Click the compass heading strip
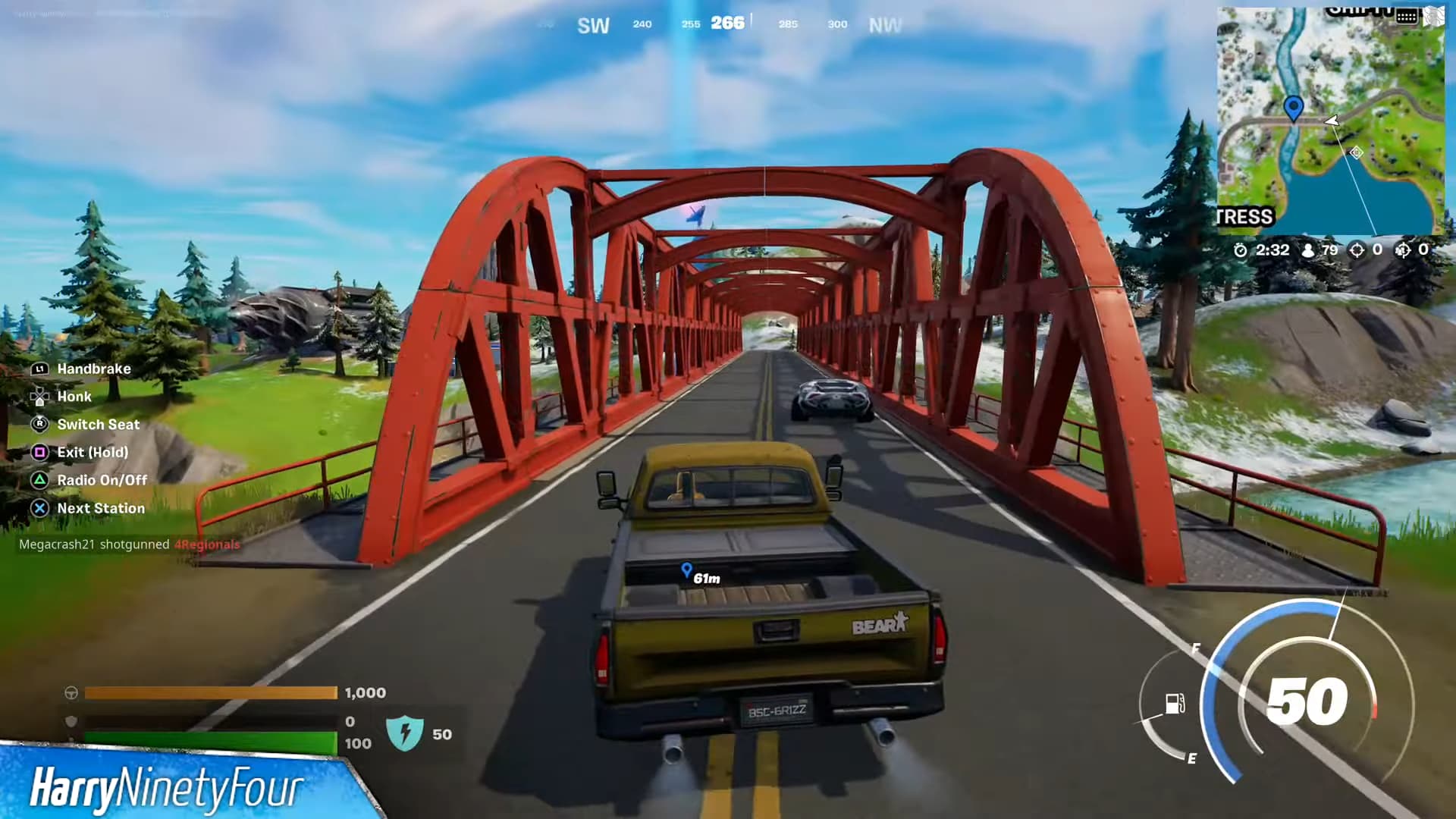This screenshot has height=819, width=1456. point(726,24)
